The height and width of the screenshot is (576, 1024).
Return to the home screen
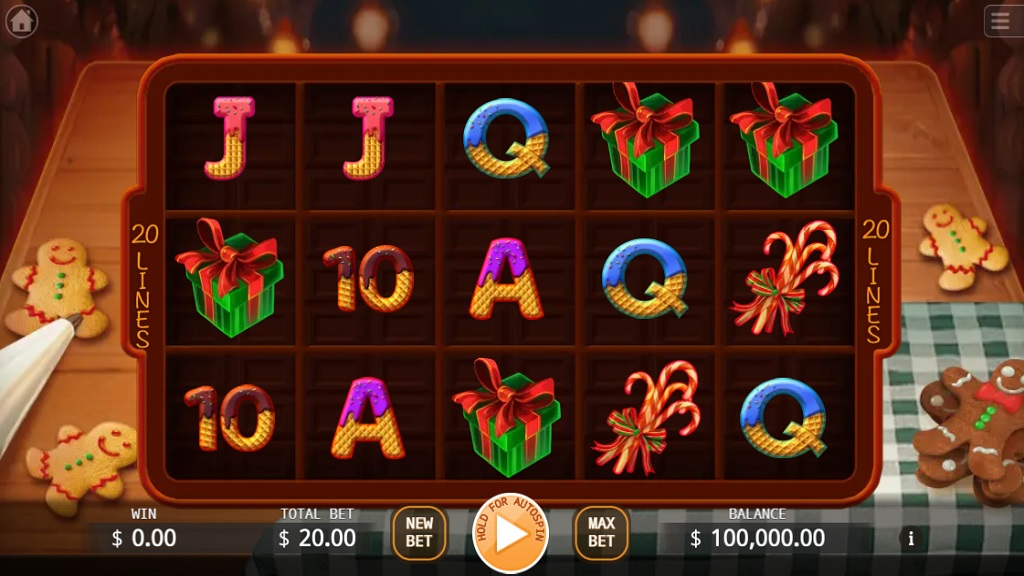(x=21, y=21)
